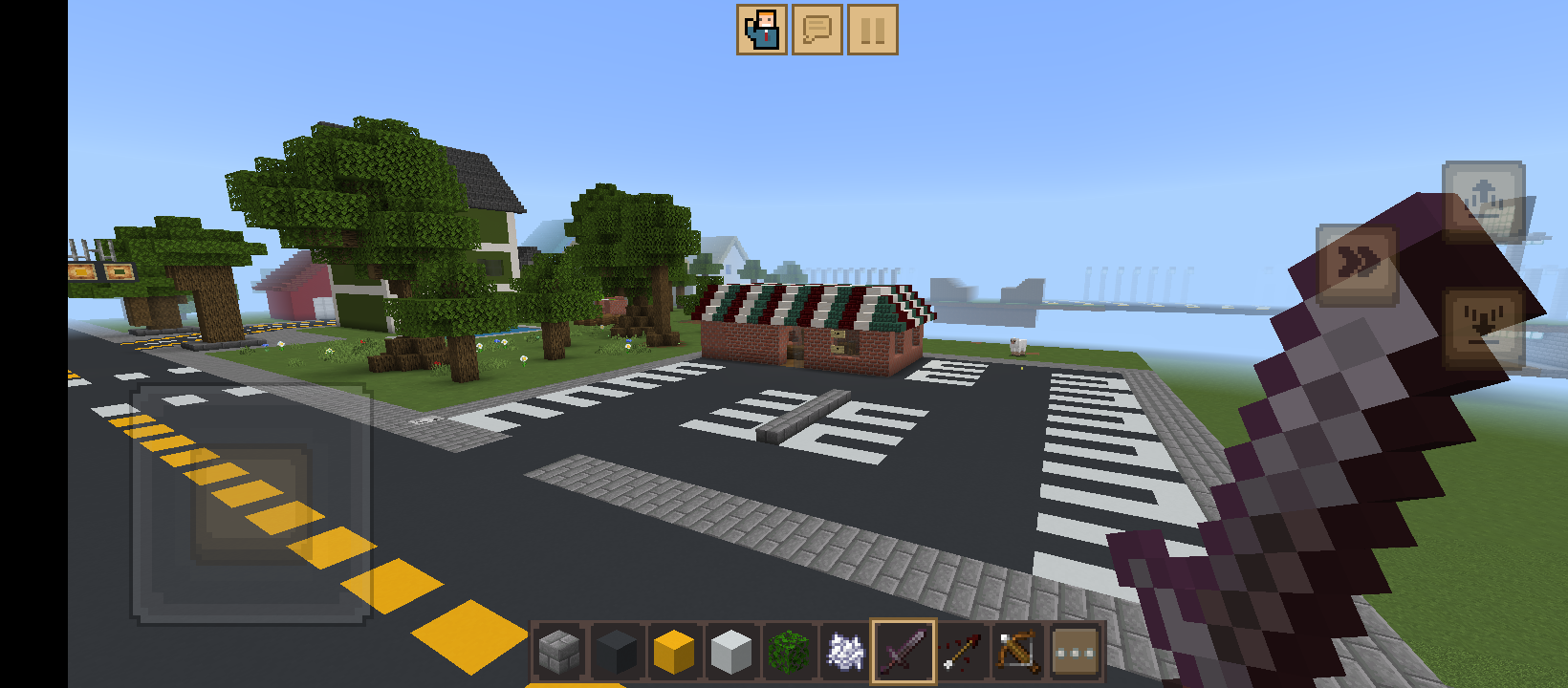The height and width of the screenshot is (688, 1568).
Task: Open the emote wheel
Action: coord(761,31)
